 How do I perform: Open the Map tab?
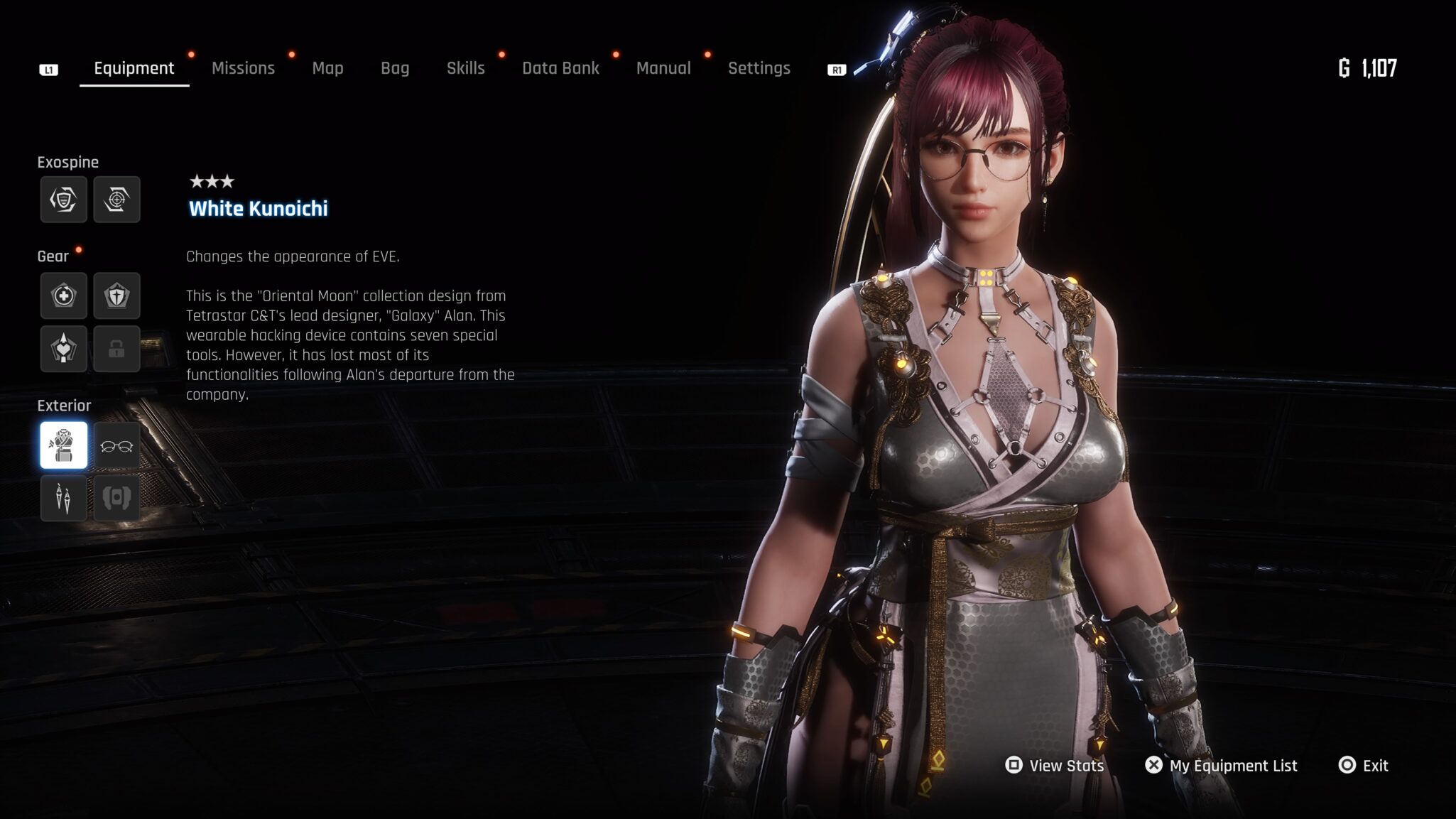[327, 68]
